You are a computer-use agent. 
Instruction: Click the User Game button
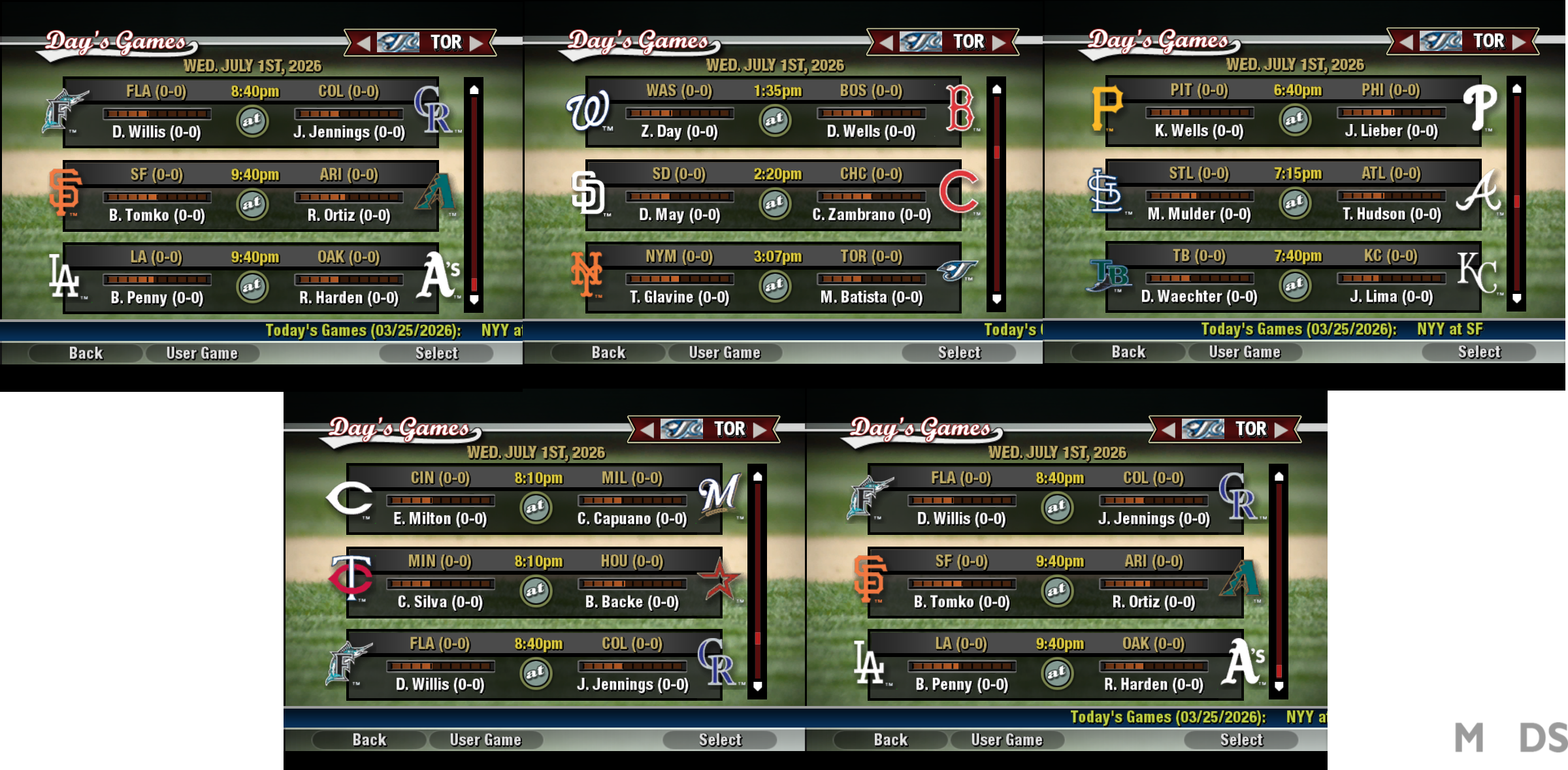click(x=203, y=353)
